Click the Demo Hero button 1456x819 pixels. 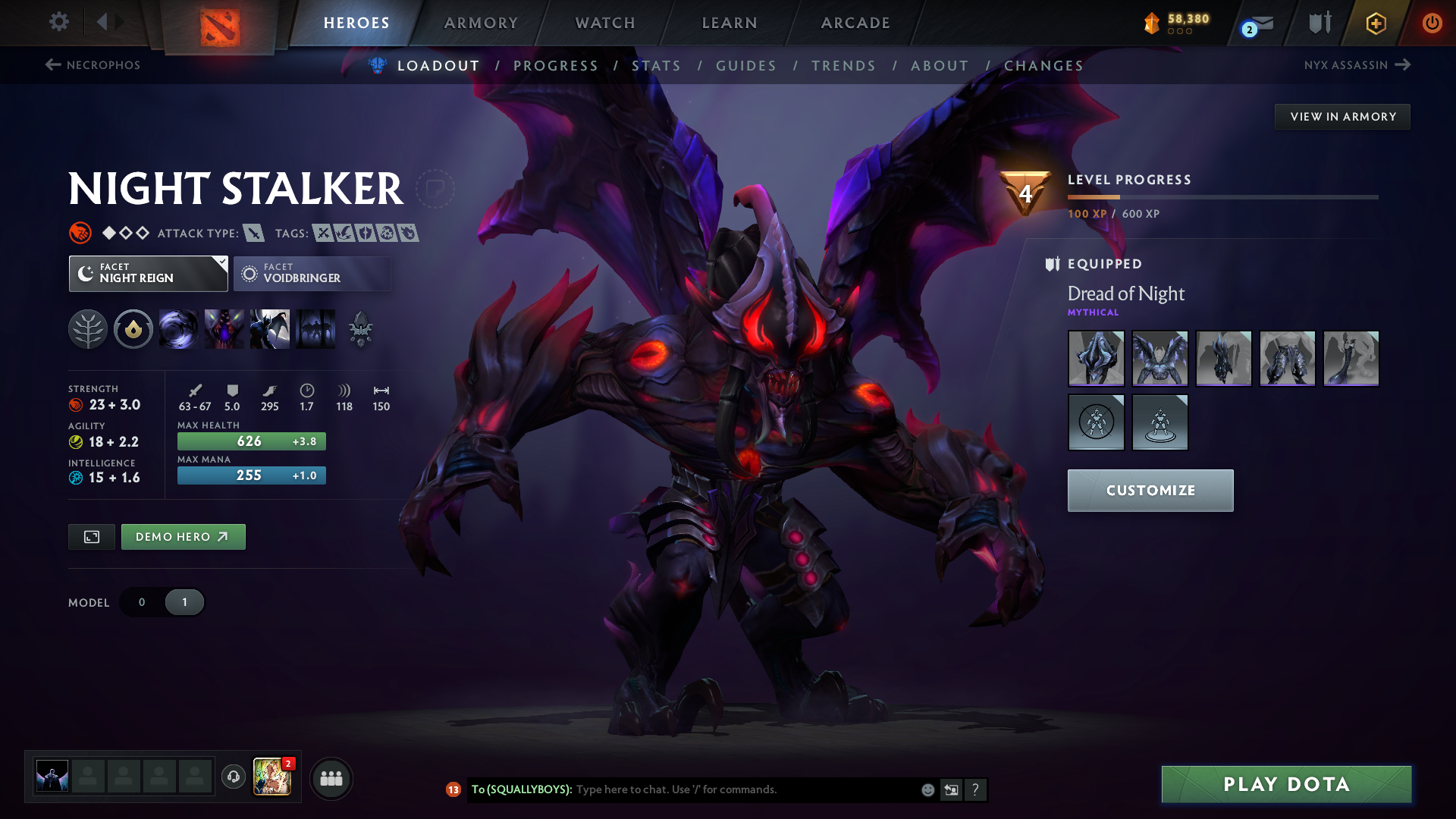tap(183, 536)
